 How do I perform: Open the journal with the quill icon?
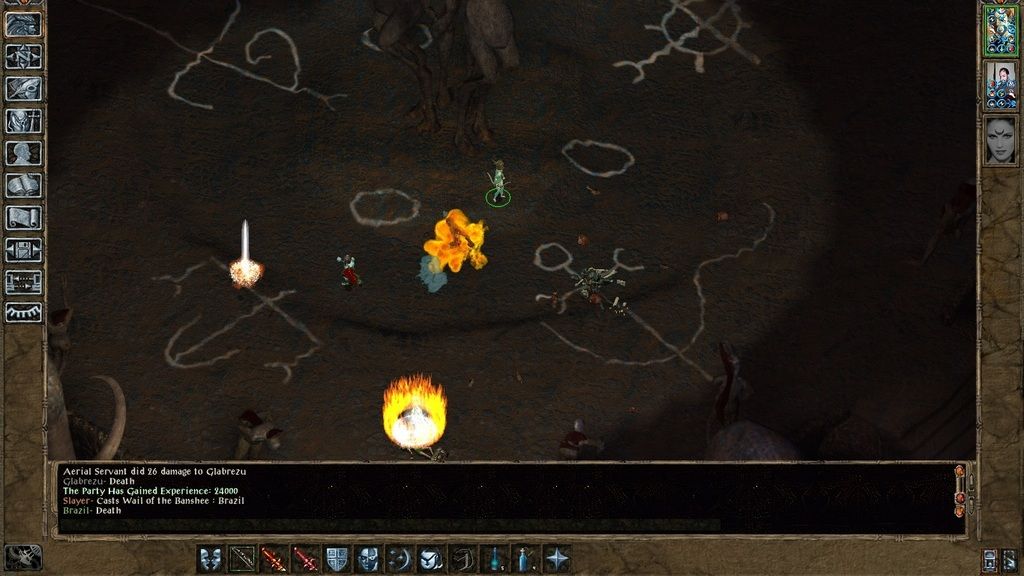tap(24, 88)
